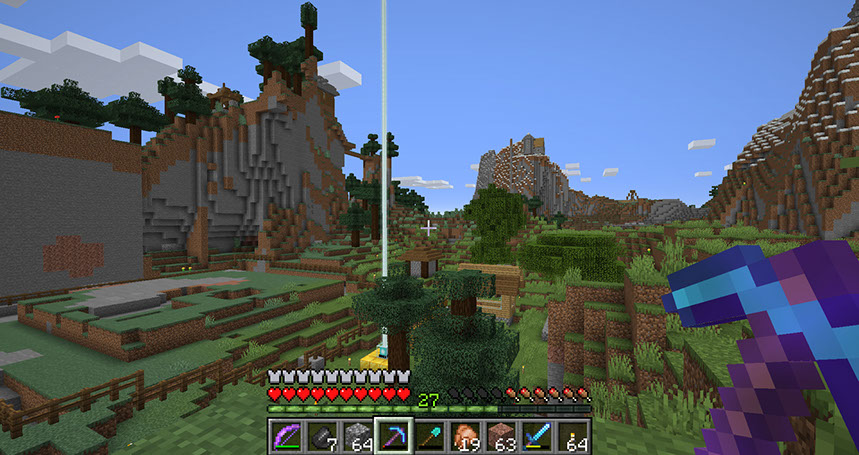Select the enchanted pickaxe in hotbar
859x455 pixels.
click(x=393, y=436)
